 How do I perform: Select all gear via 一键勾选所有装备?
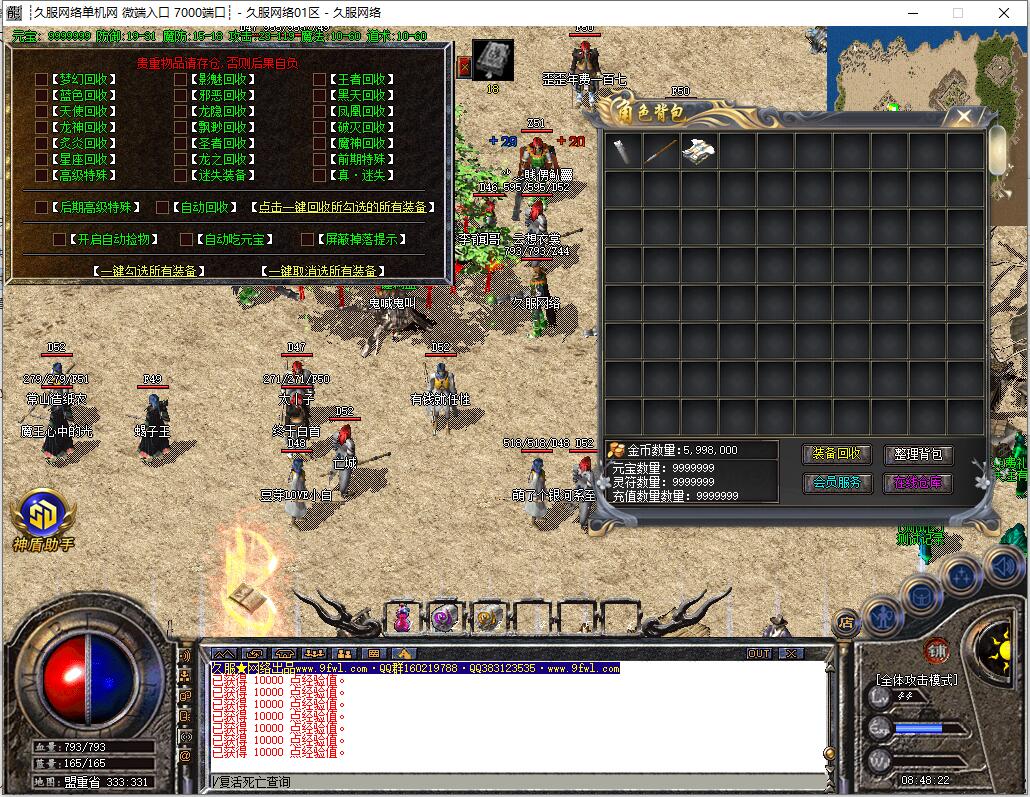point(149,271)
